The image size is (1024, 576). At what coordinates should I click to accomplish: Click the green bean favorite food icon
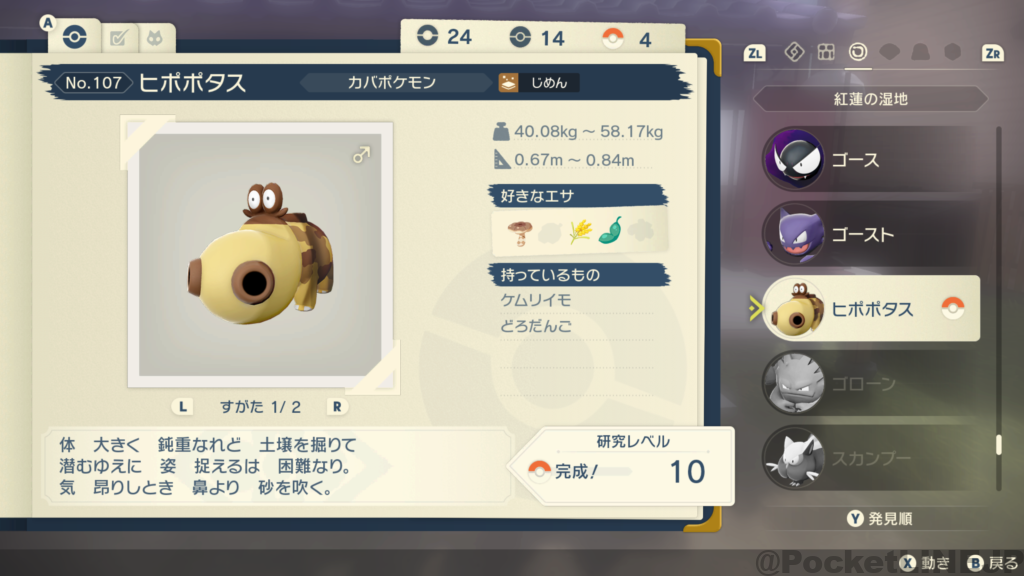pyautogui.click(x=609, y=231)
